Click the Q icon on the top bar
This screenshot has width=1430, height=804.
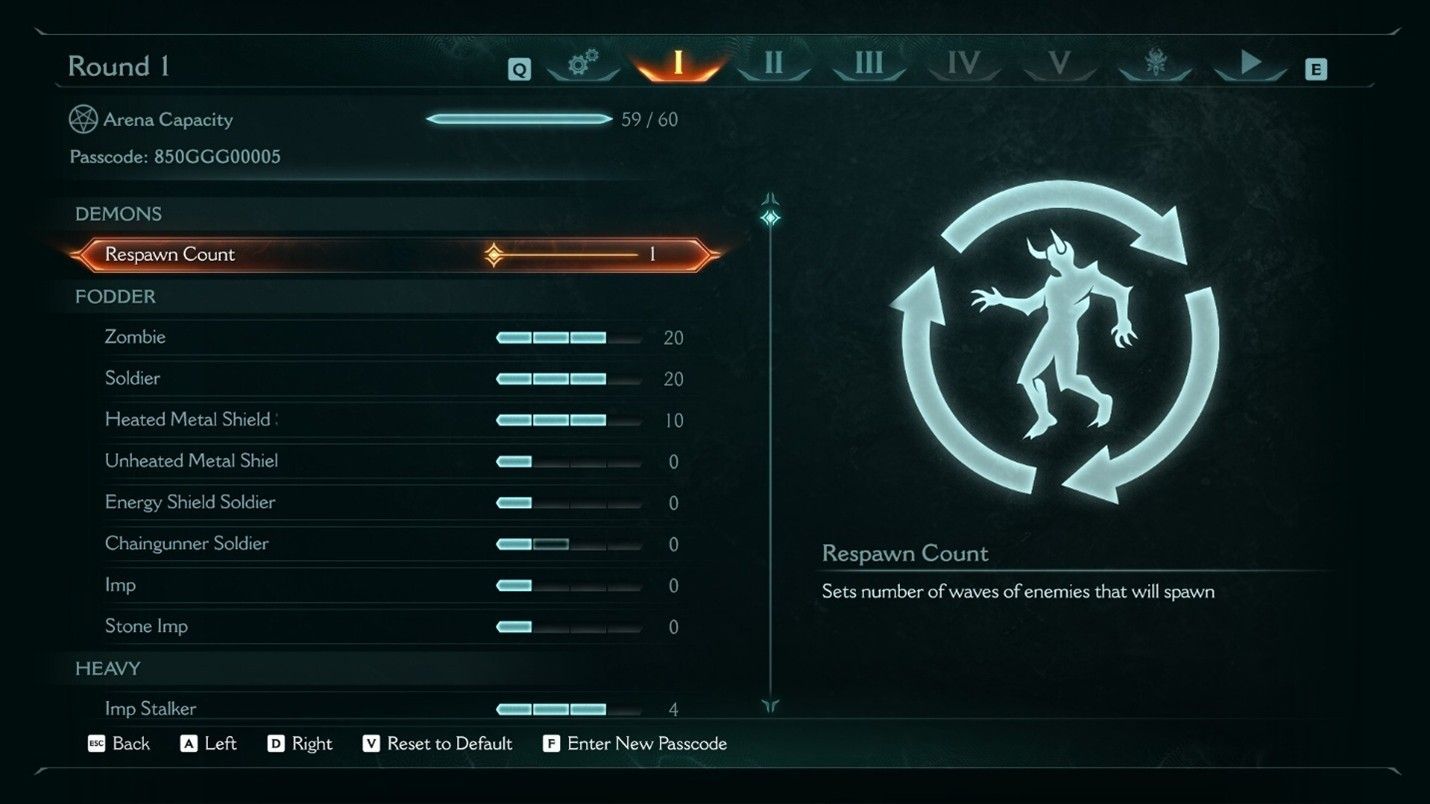[519, 70]
